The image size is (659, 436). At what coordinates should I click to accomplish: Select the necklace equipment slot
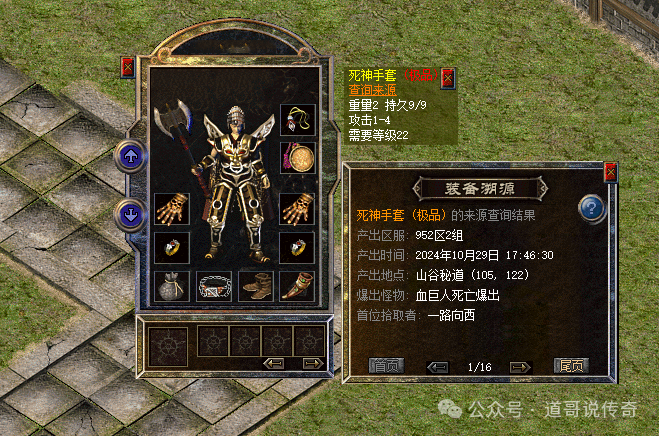coord(297,122)
